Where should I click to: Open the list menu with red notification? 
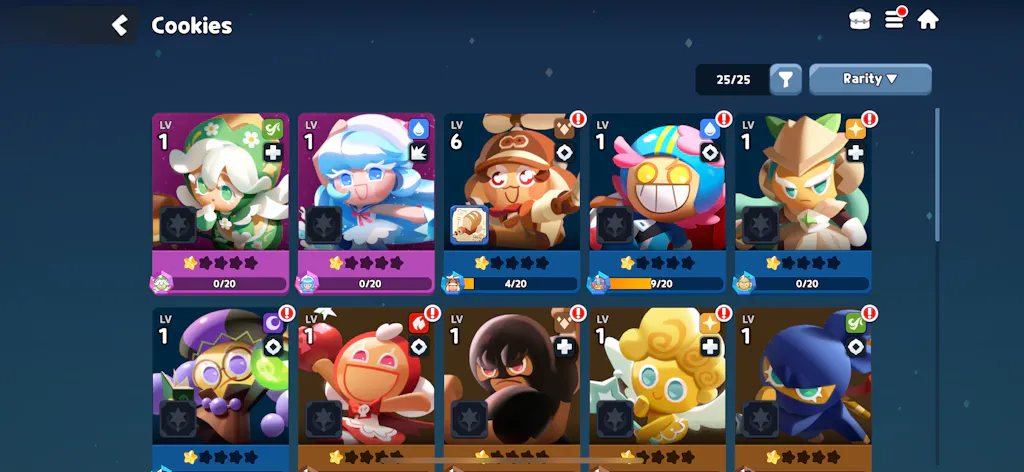(x=895, y=19)
